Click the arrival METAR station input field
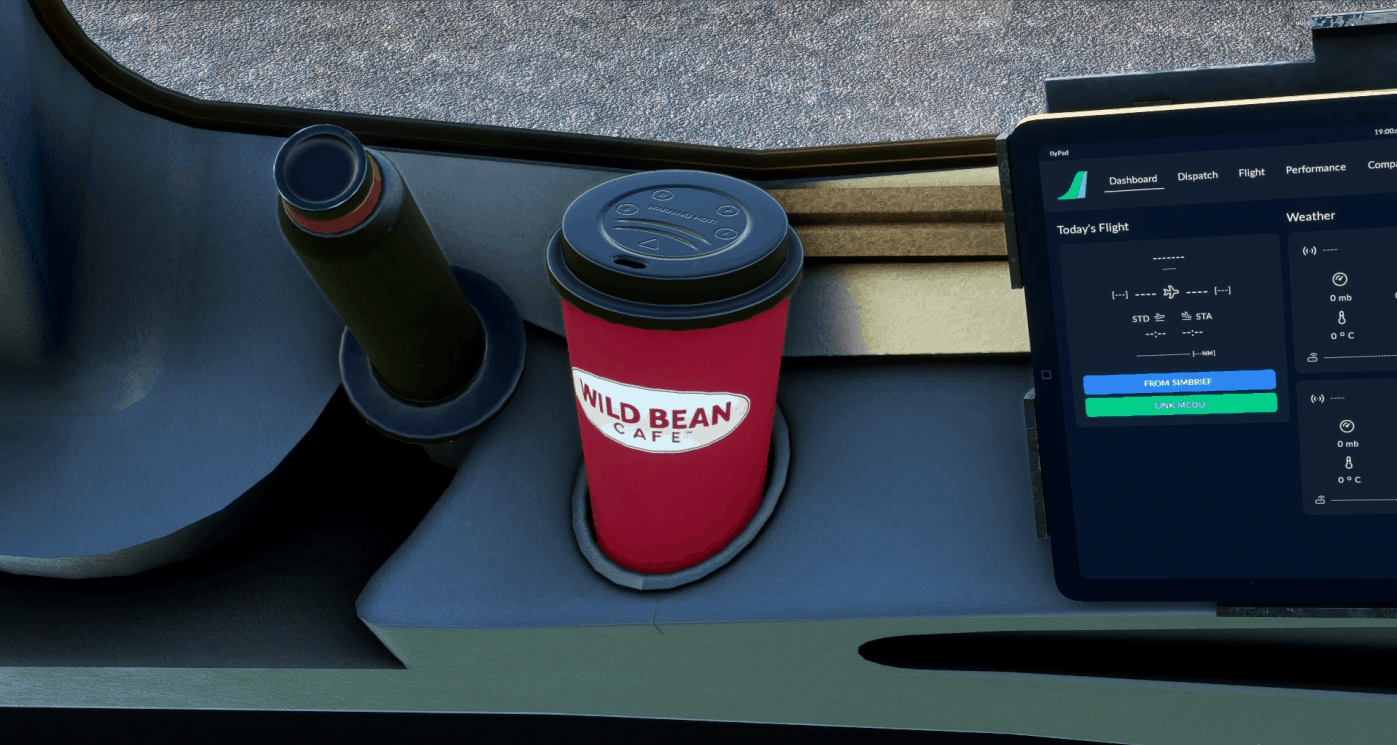Screen dimensions: 1397x745 pos(1340,396)
